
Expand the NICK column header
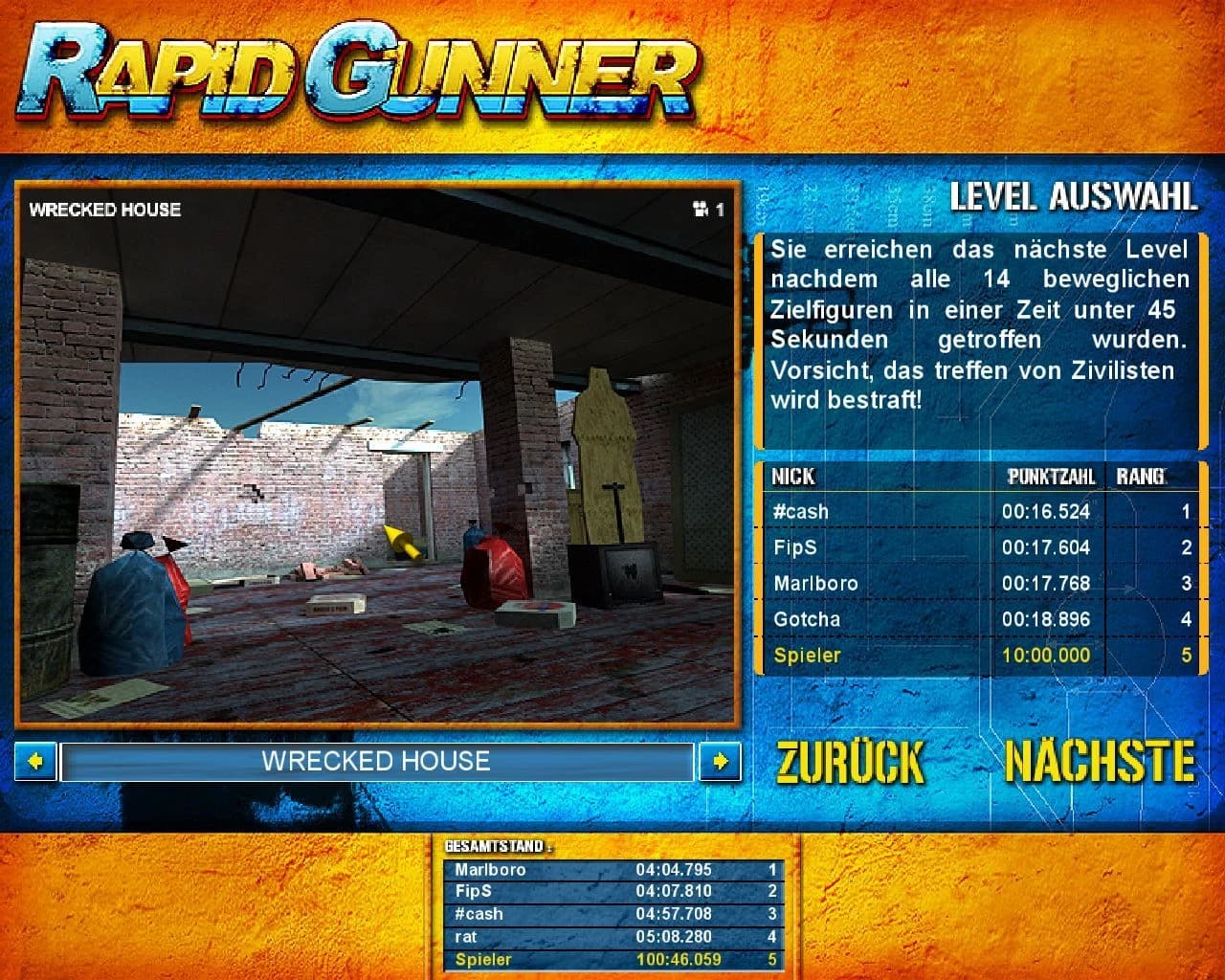coord(791,477)
